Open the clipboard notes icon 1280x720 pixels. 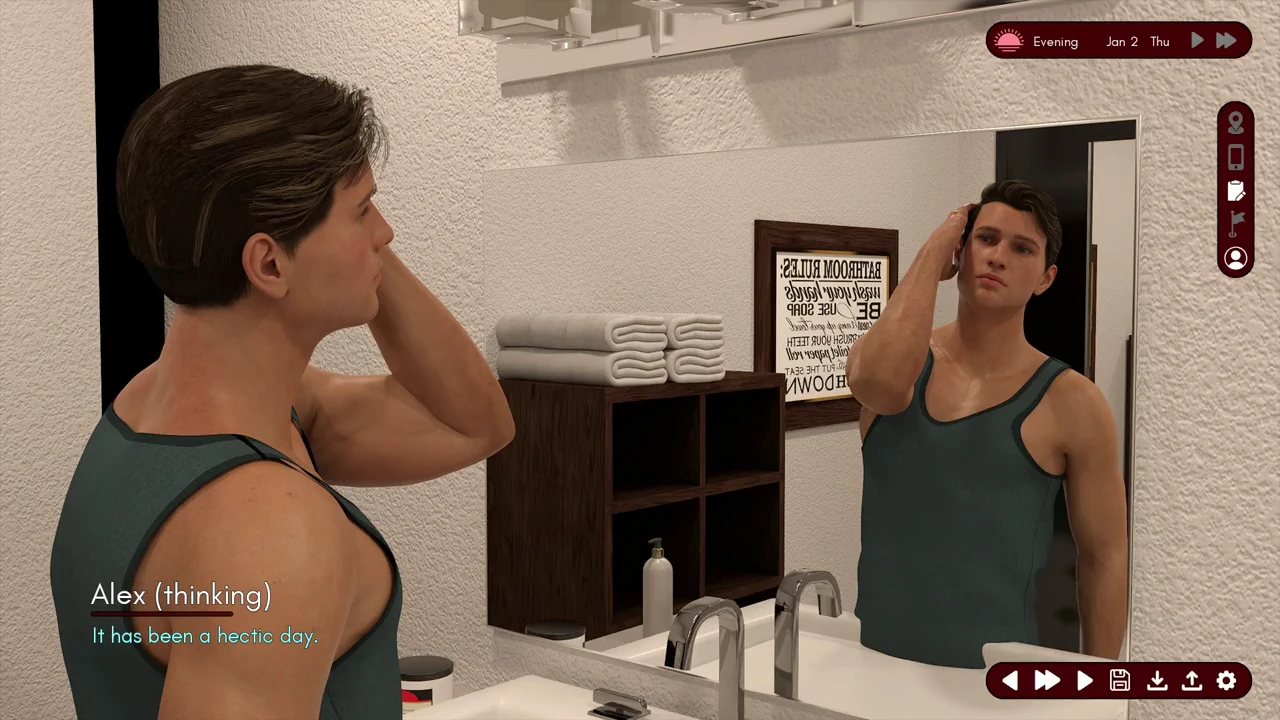click(1236, 191)
